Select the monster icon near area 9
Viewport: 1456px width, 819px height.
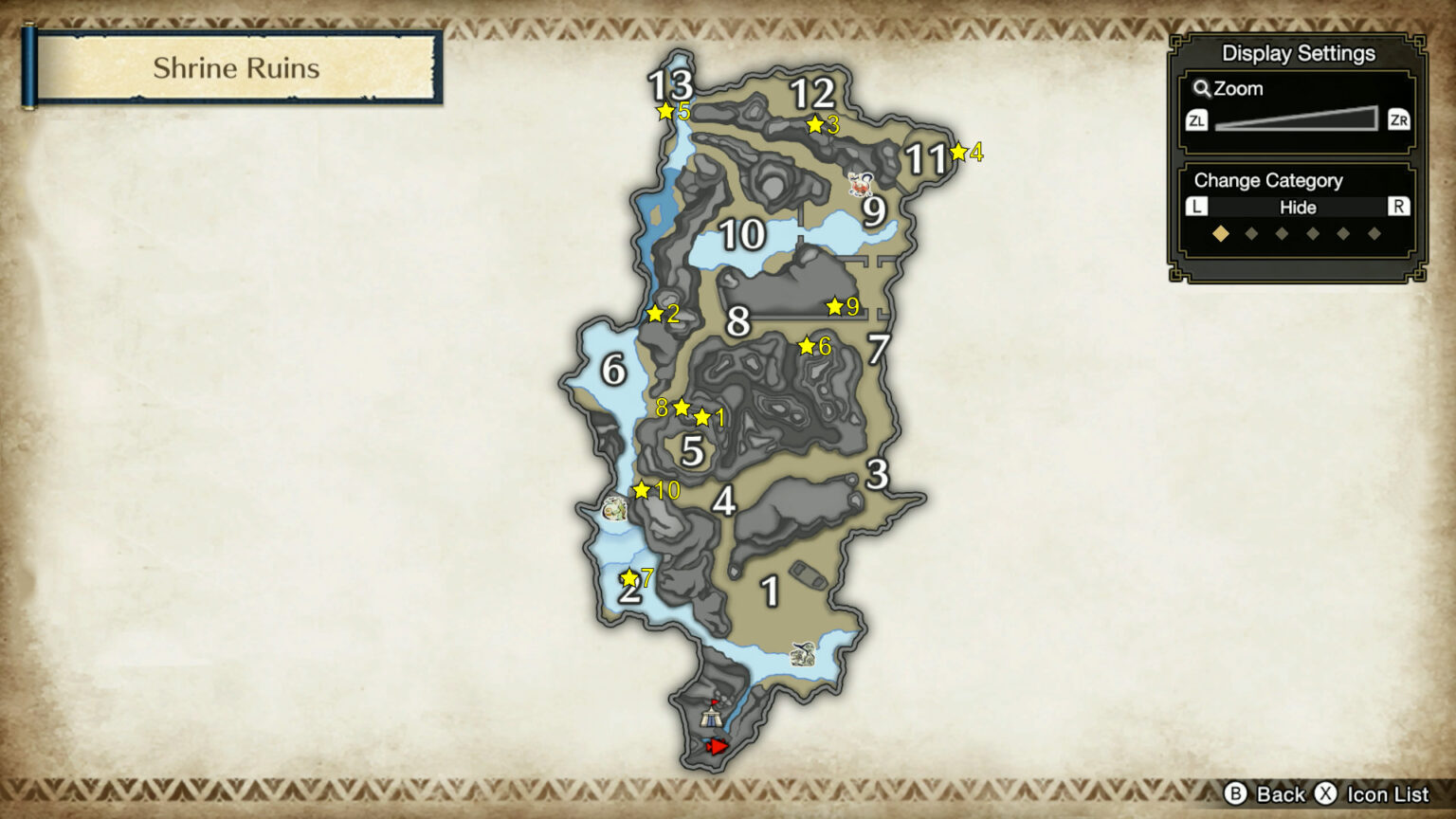point(861,182)
